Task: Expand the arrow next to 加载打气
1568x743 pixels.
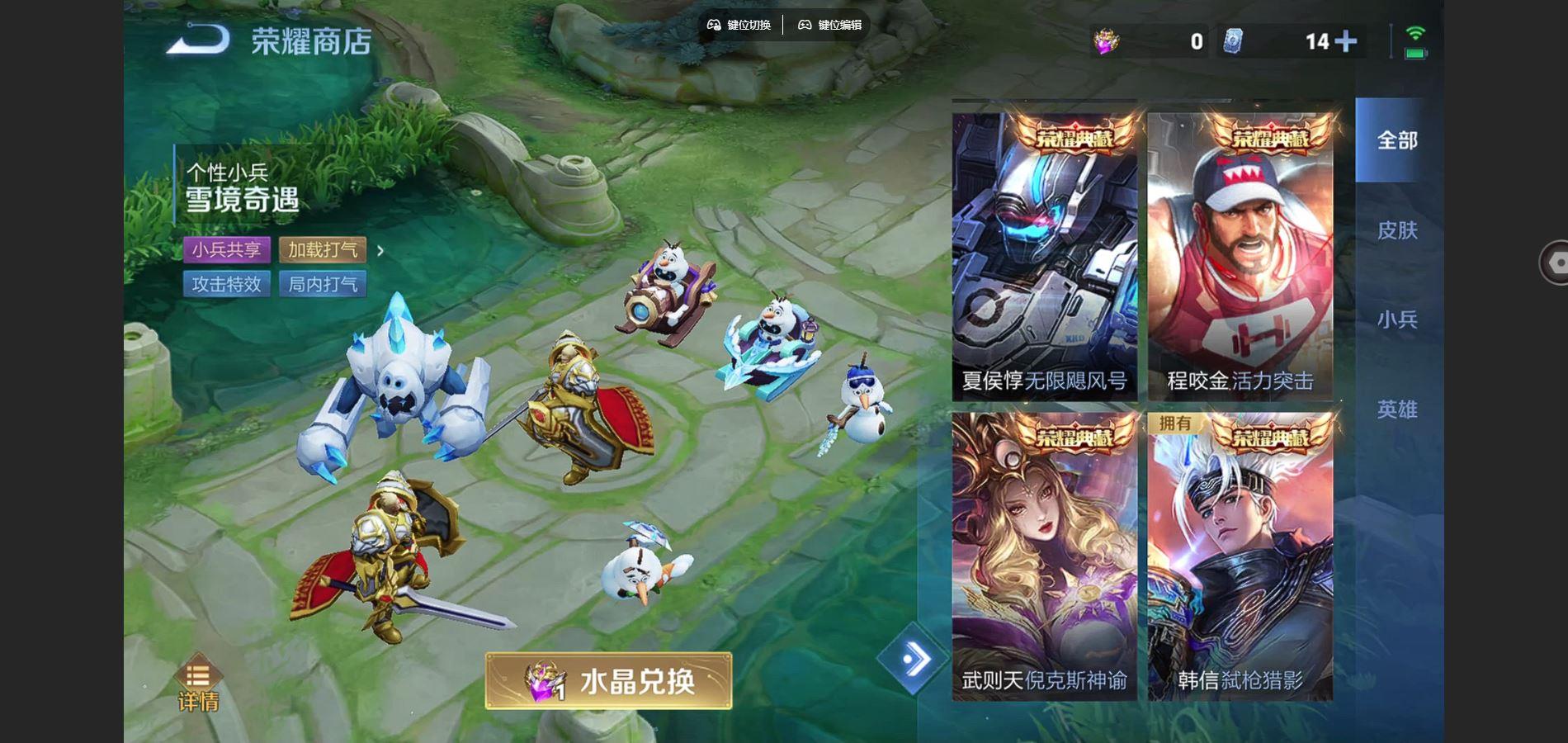Action: tap(380, 251)
